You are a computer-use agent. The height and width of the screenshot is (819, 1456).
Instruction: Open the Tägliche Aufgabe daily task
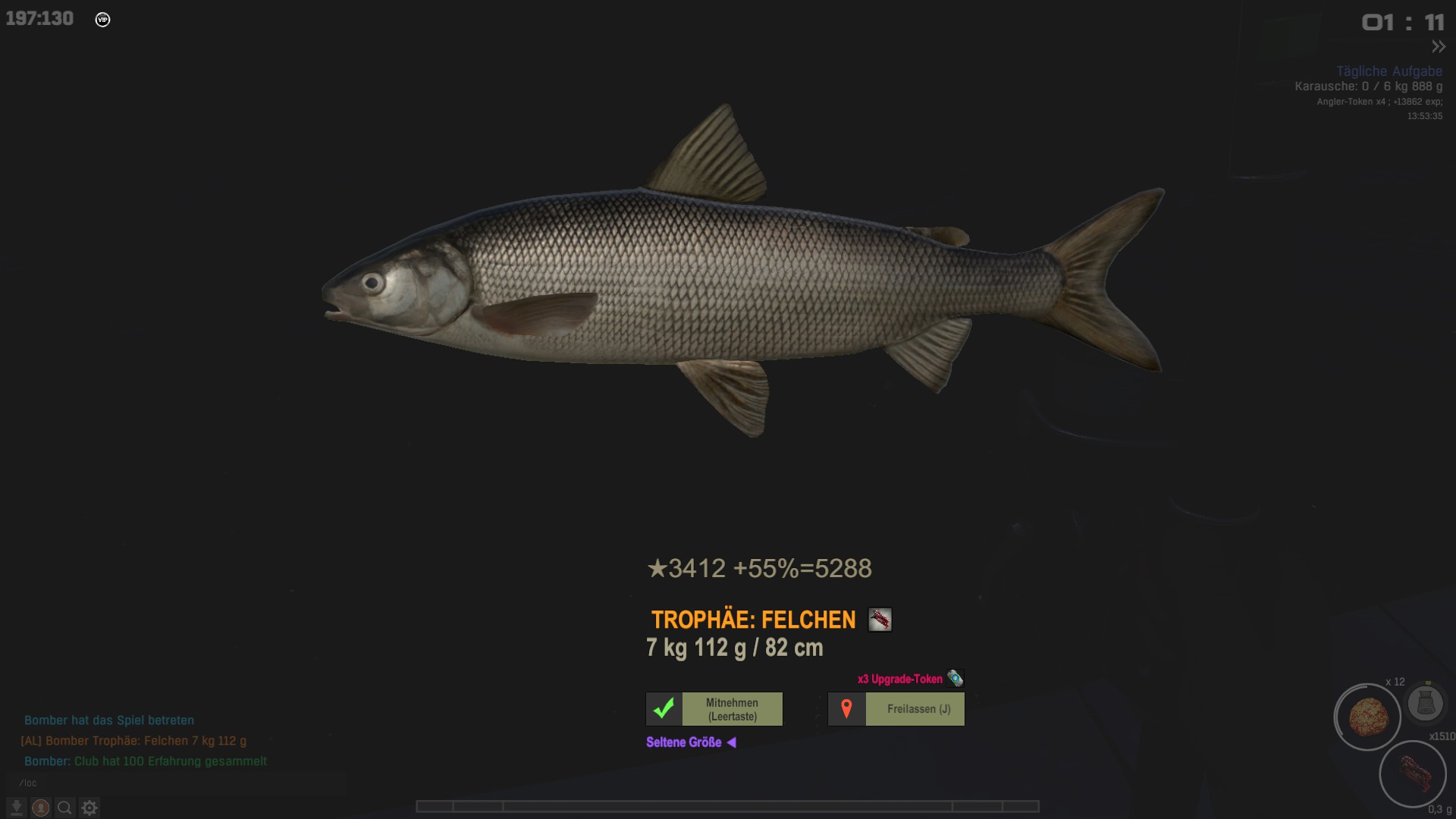click(x=1389, y=71)
